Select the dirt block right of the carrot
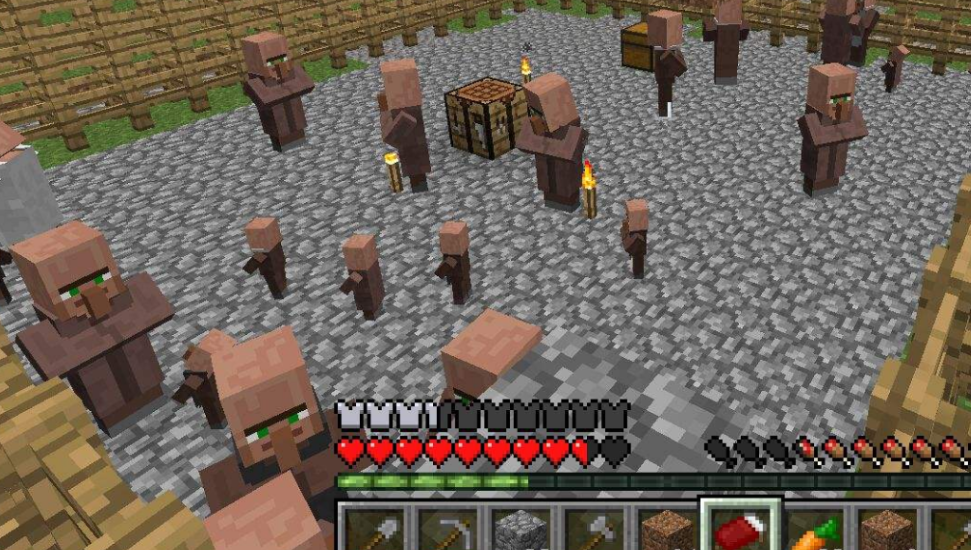971x550 pixels. (x=885, y=528)
